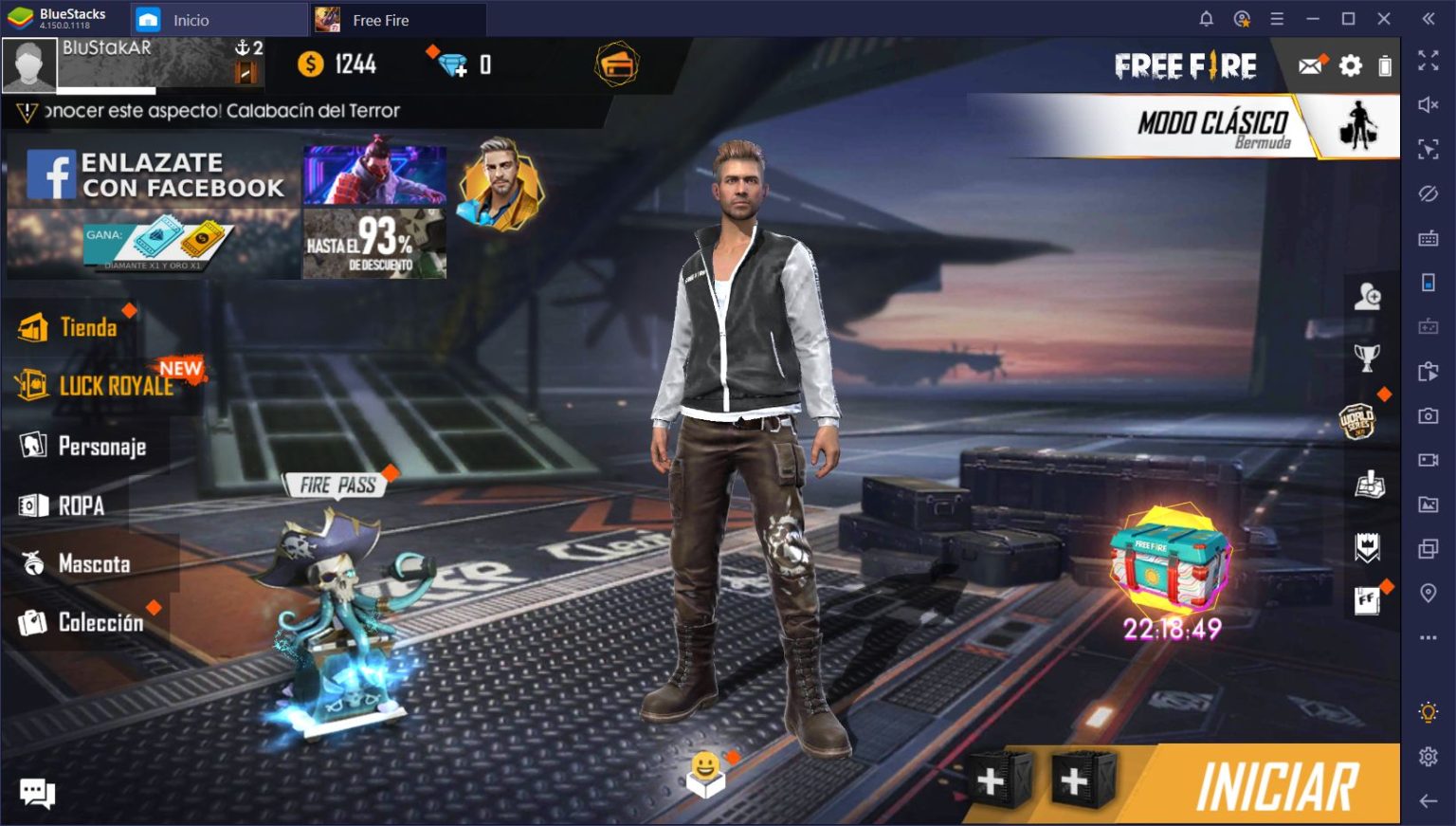Open the in-game settings gear

coord(1350,64)
